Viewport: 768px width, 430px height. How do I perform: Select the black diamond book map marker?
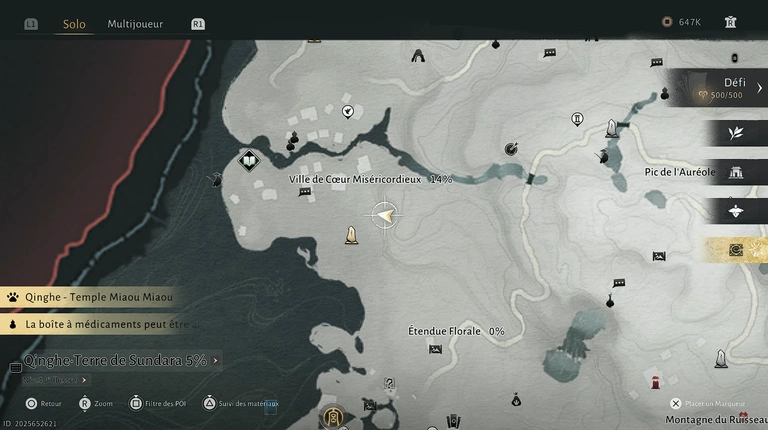pos(248,160)
